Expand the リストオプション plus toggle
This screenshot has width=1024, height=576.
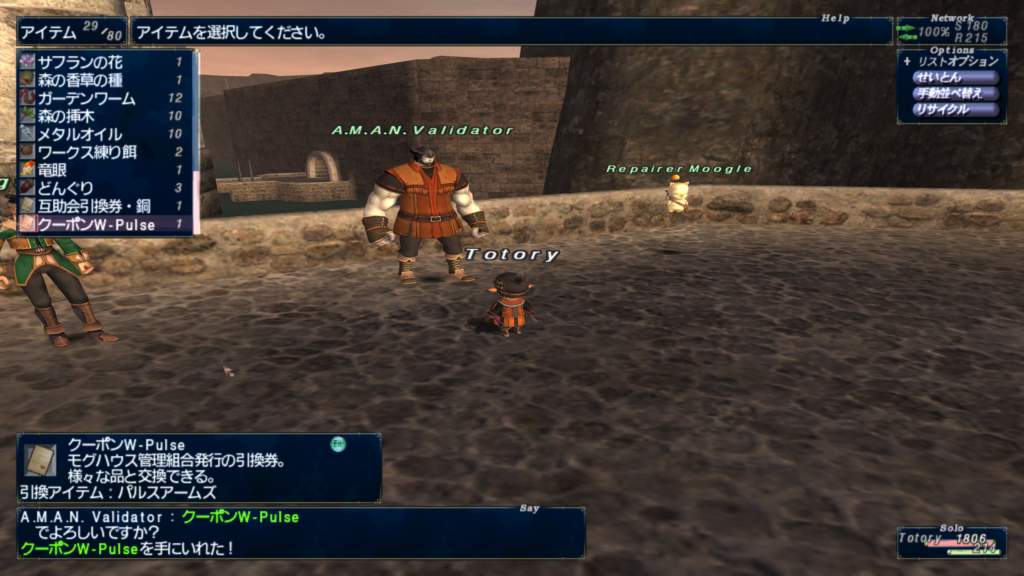[x=906, y=61]
